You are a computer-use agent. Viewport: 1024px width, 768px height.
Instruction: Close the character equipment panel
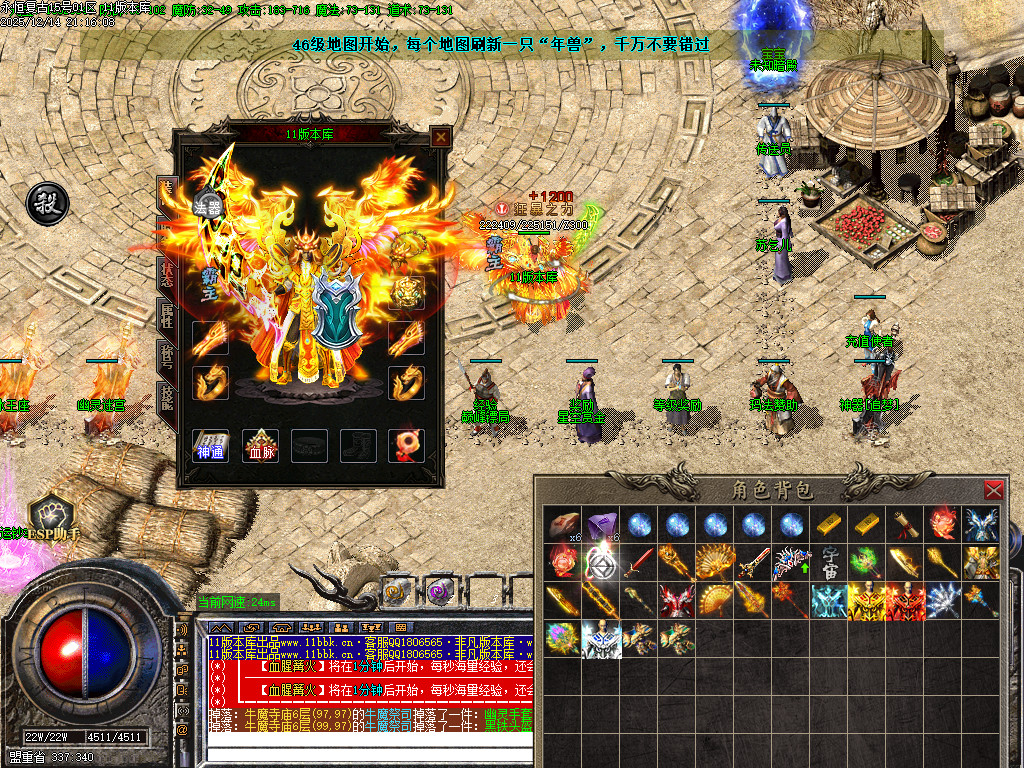439,137
